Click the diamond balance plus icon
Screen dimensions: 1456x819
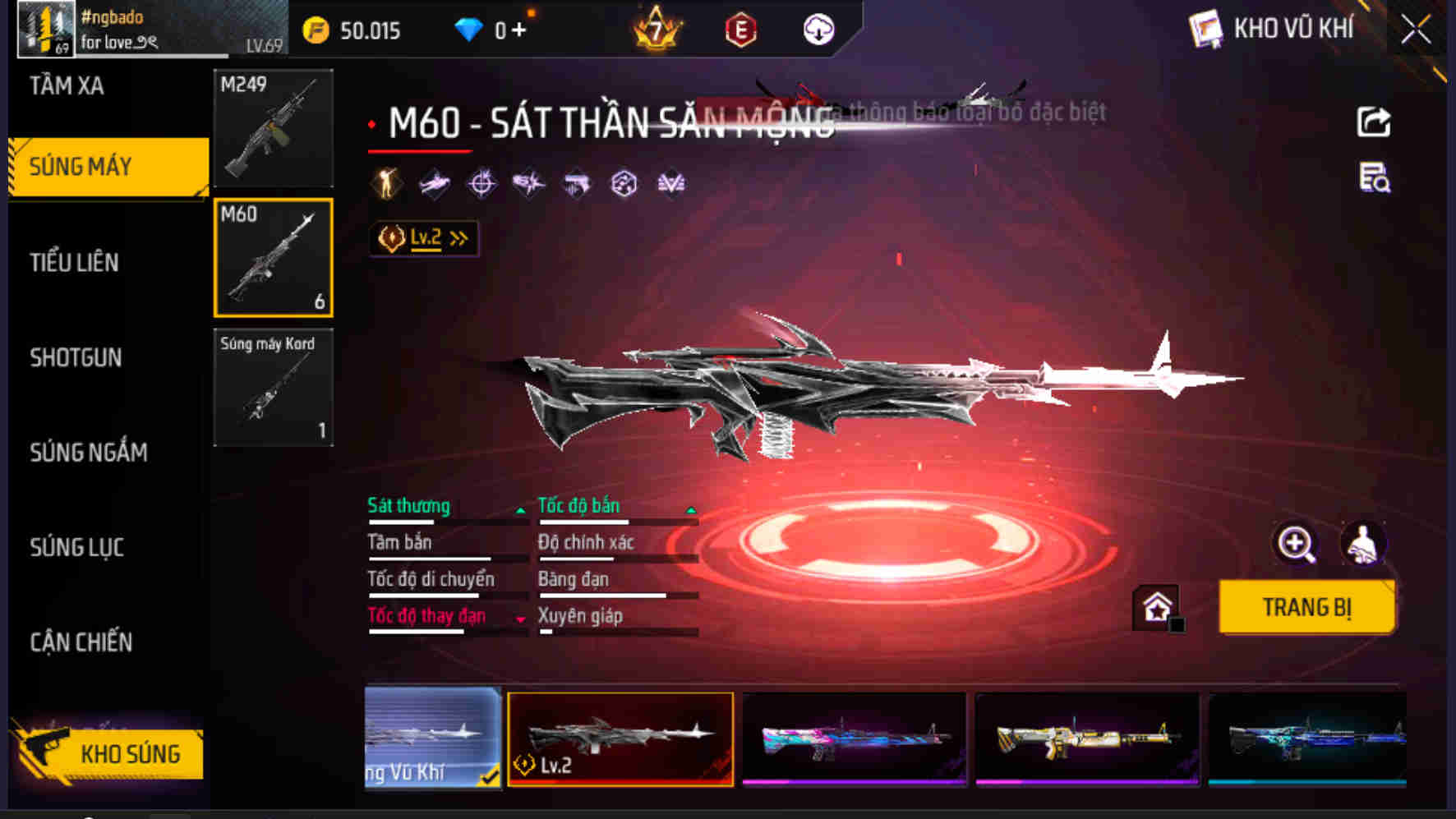point(518,30)
